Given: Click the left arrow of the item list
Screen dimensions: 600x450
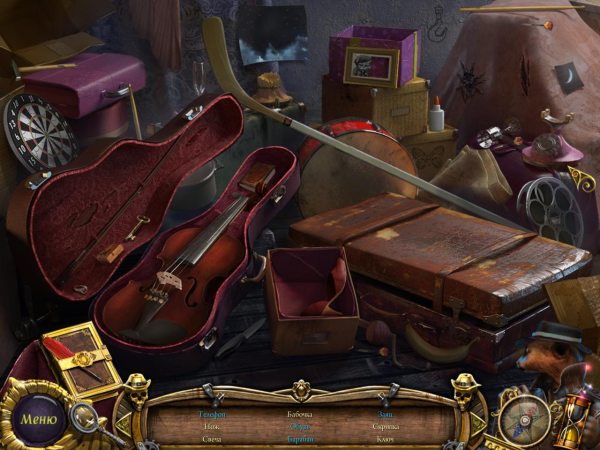Looking at the screenshot, I should tap(123, 425).
